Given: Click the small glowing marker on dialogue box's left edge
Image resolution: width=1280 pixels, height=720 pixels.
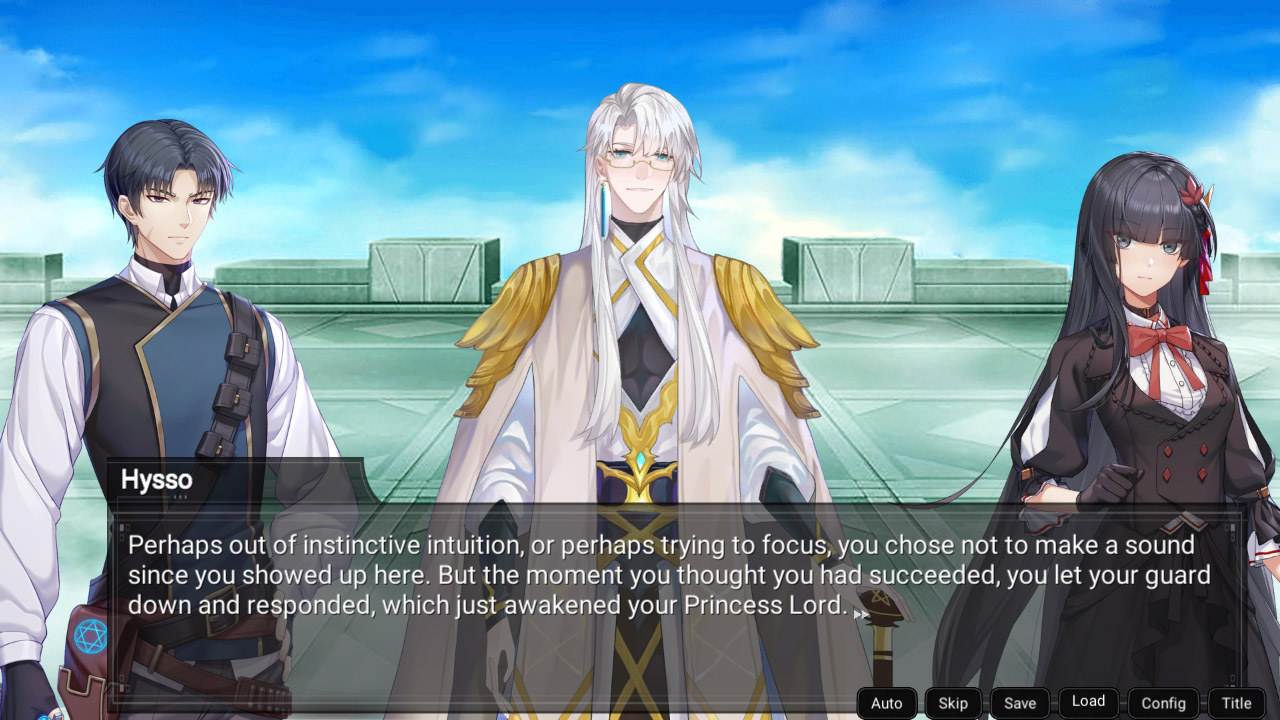Looking at the screenshot, I should [x=122, y=525].
